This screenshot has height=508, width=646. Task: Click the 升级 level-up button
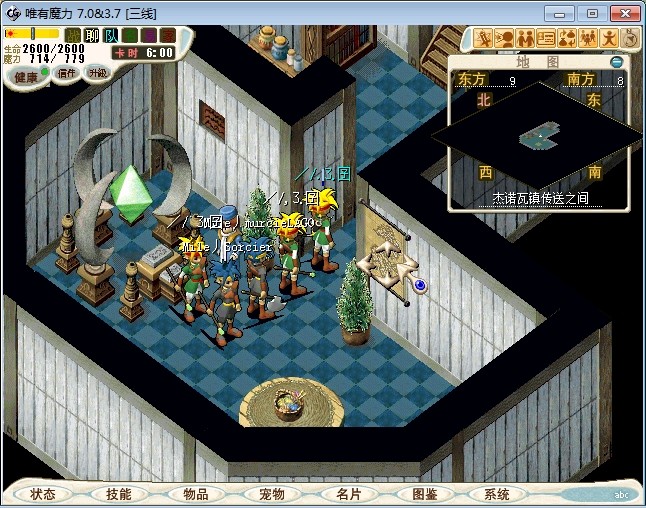tap(97, 73)
